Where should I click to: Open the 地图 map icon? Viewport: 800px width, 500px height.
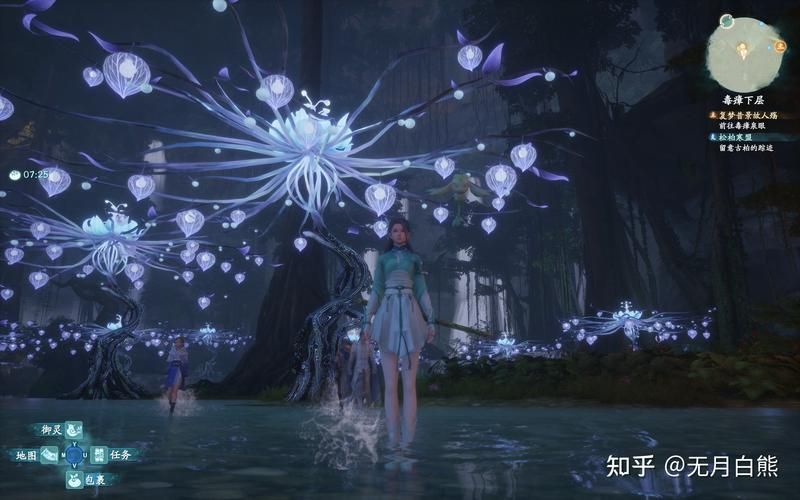(x=49, y=455)
